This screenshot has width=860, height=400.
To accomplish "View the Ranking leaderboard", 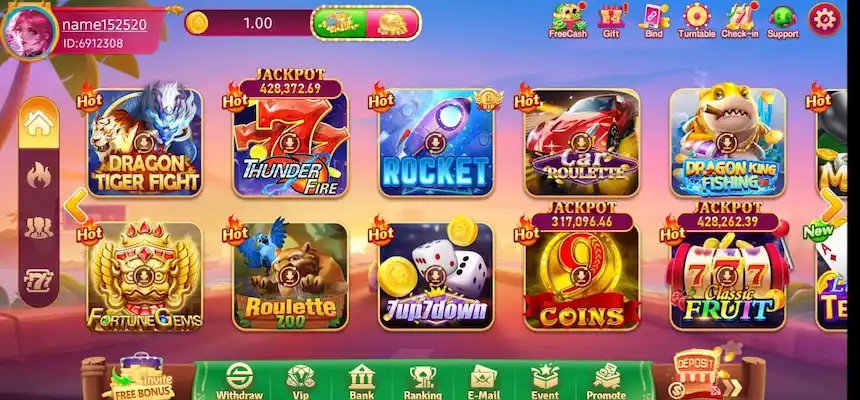I will [x=423, y=381].
